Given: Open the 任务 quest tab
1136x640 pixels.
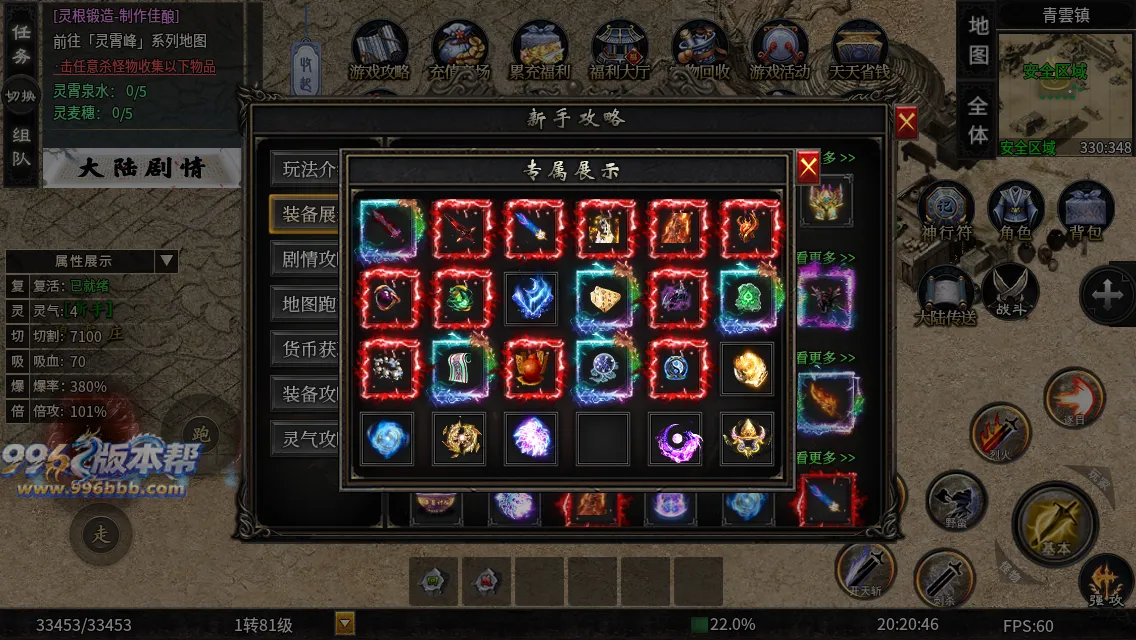Looking at the screenshot, I should (x=21, y=44).
